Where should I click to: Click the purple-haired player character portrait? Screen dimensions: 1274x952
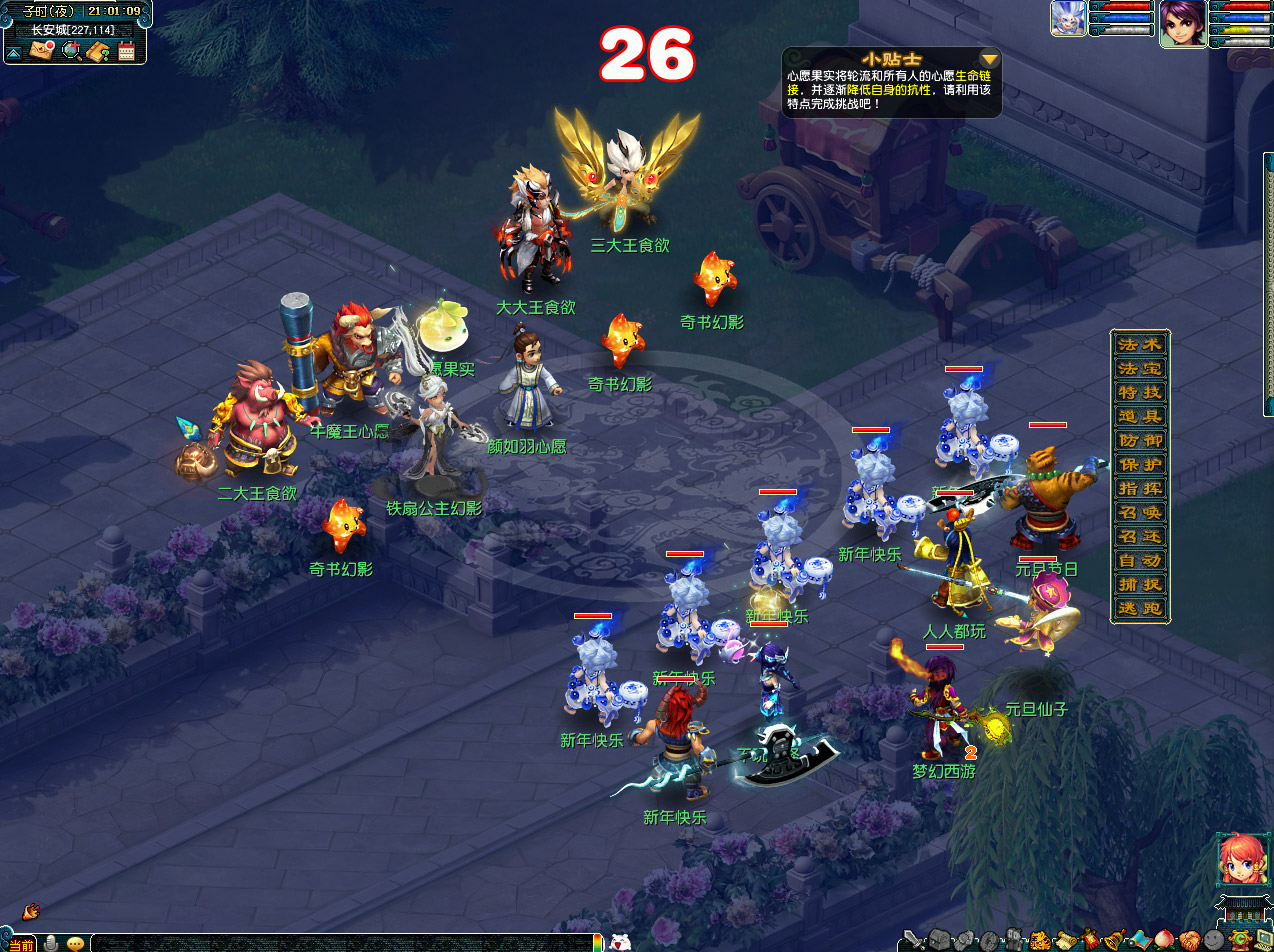tap(1182, 23)
